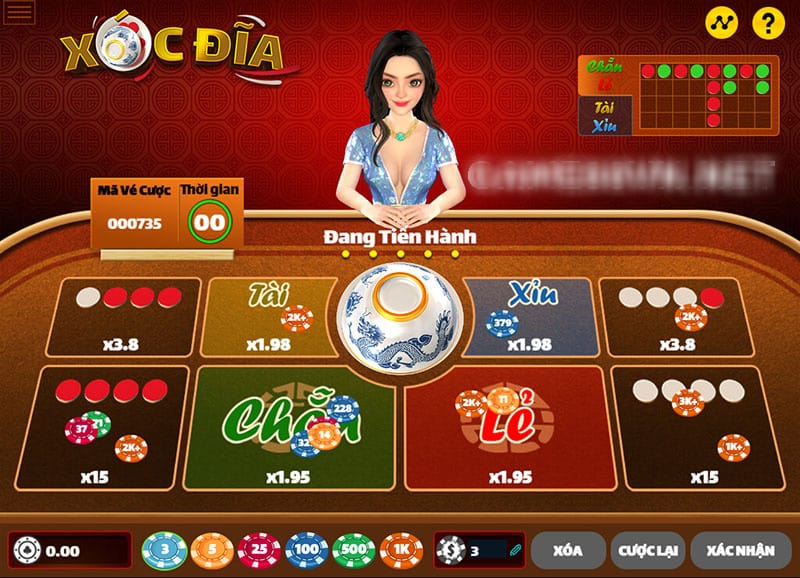Bet on one white three red x3.8
The image size is (800, 578).
[x=123, y=317]
